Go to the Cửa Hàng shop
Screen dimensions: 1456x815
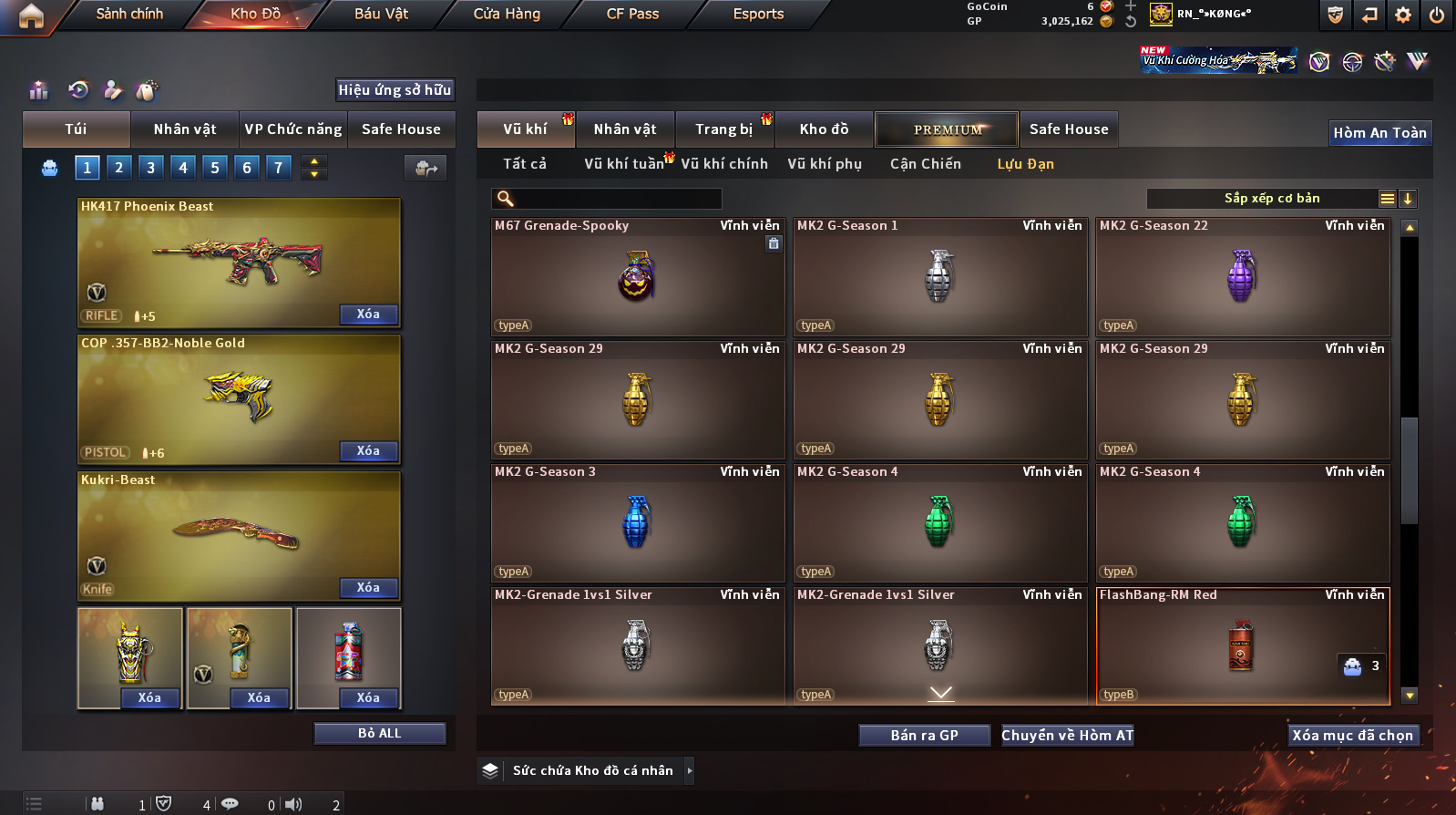(x=507, y=14)
